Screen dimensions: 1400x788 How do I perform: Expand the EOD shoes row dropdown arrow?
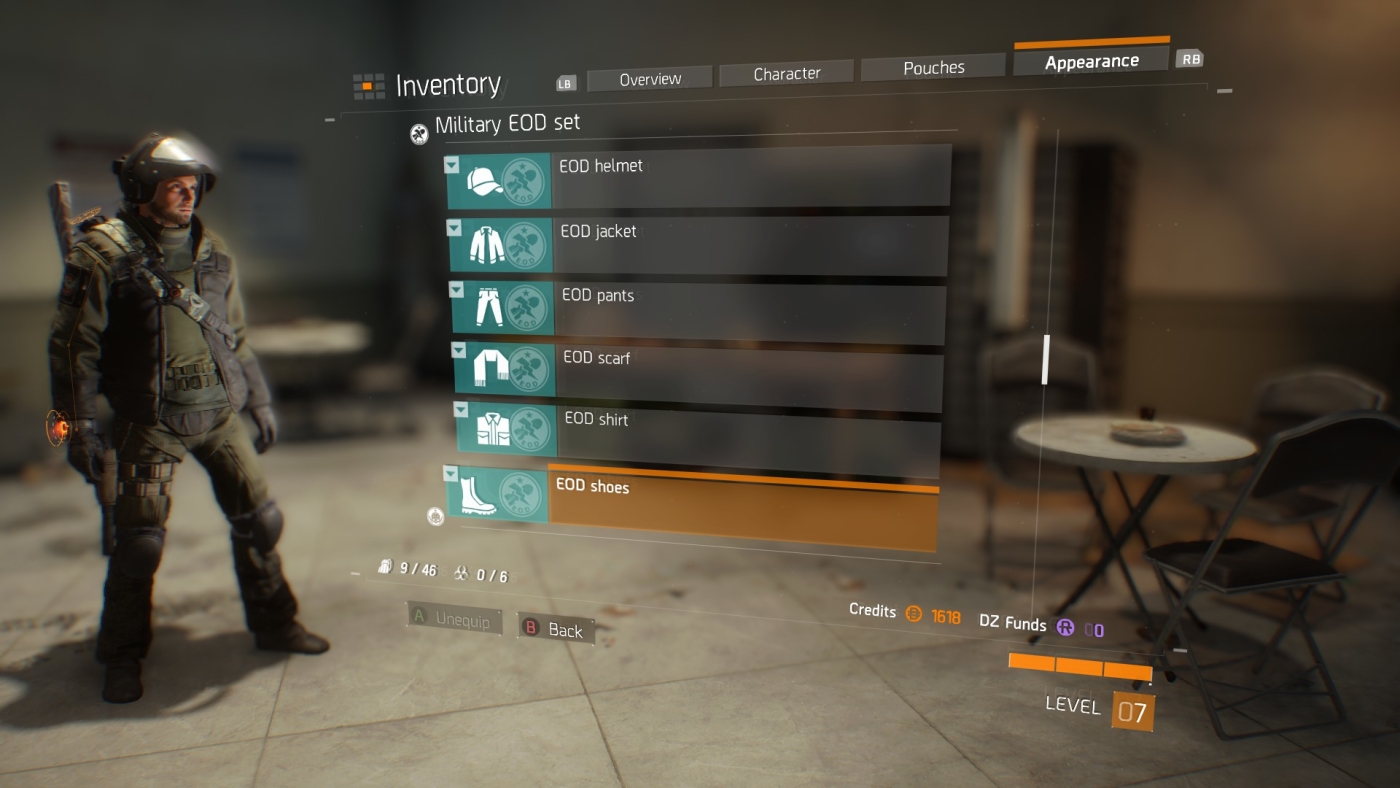(450, 474)
